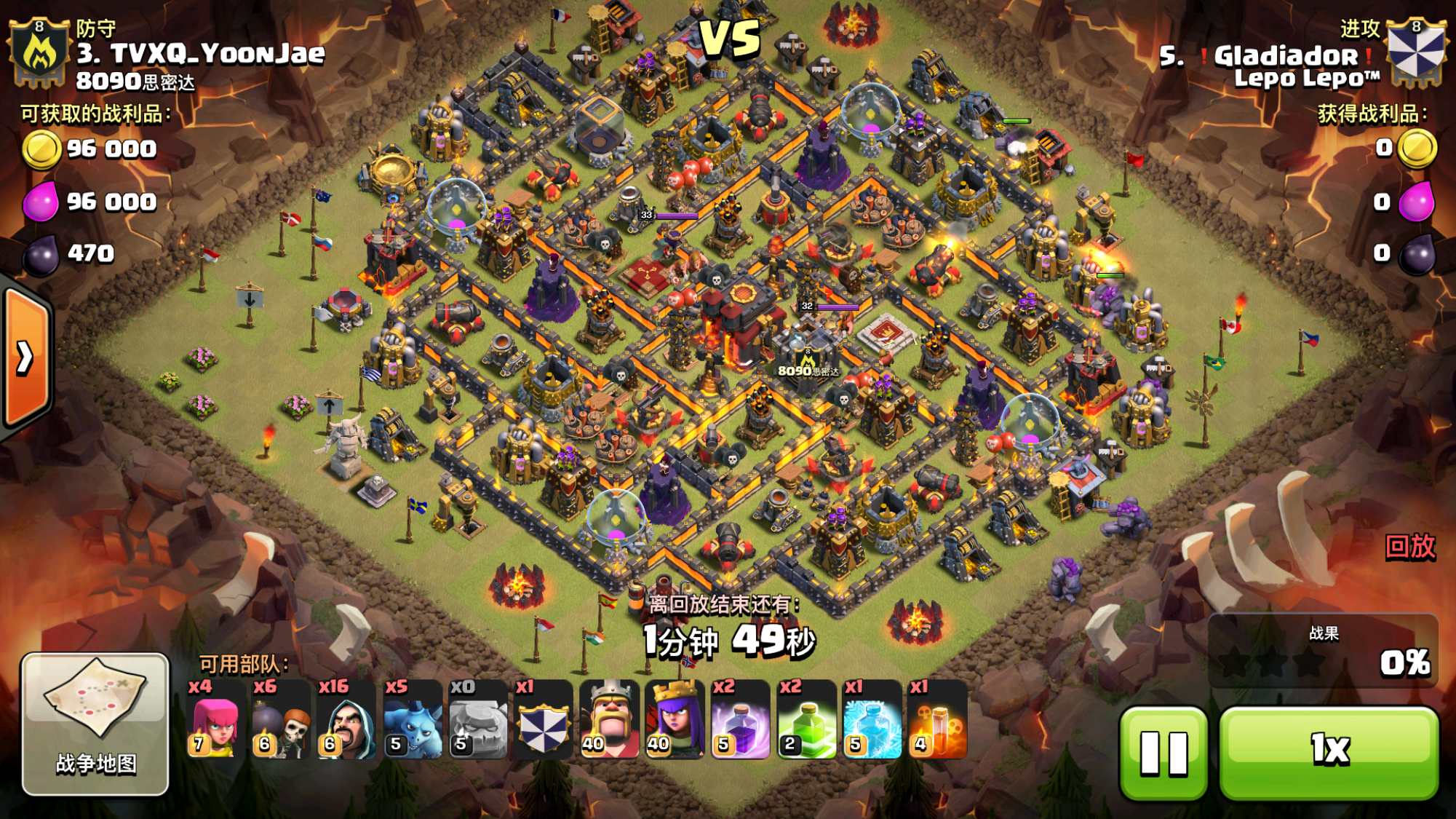This screenshot has width=1456, height=819.
Task: Select the grey Golem troop slot
Action: [477, 721]
